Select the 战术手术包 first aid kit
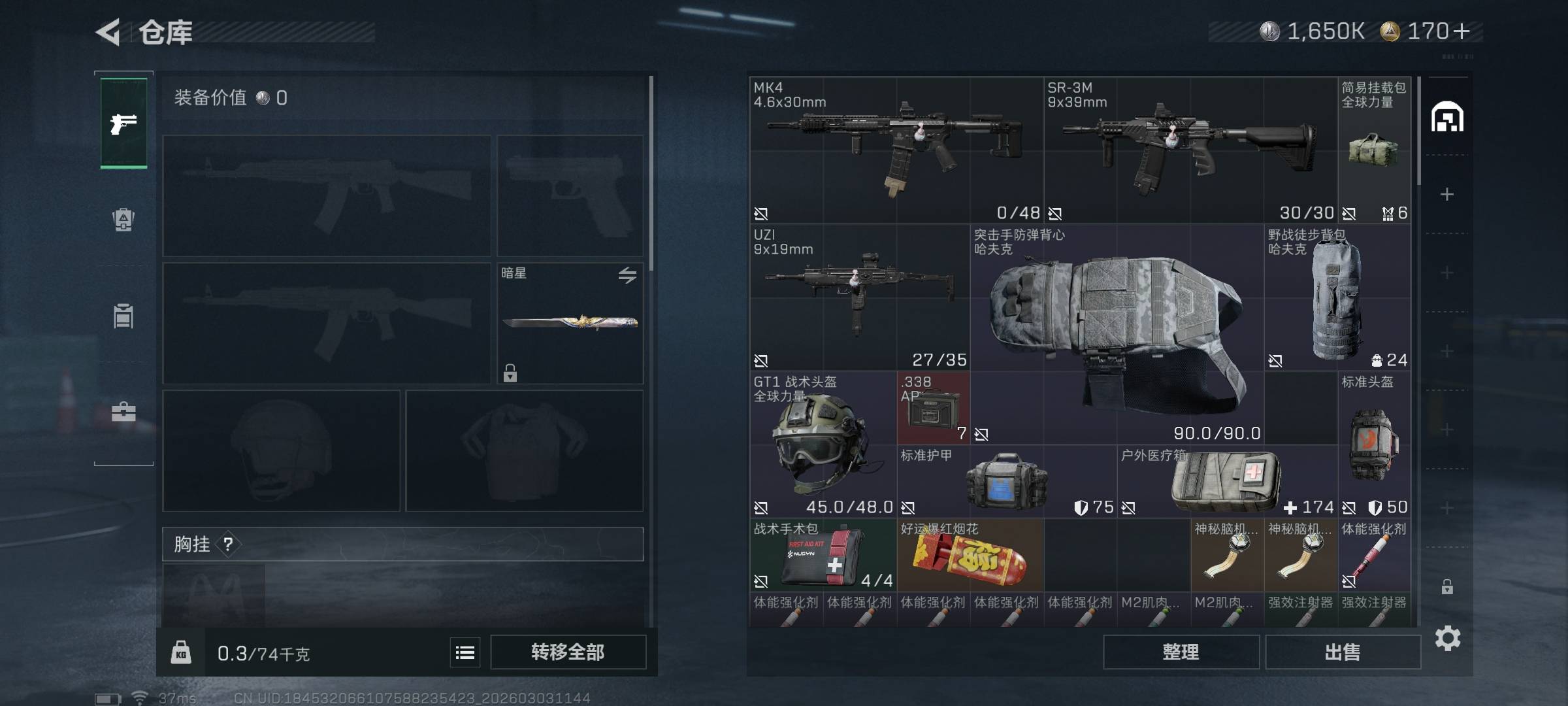 (823, 555)
